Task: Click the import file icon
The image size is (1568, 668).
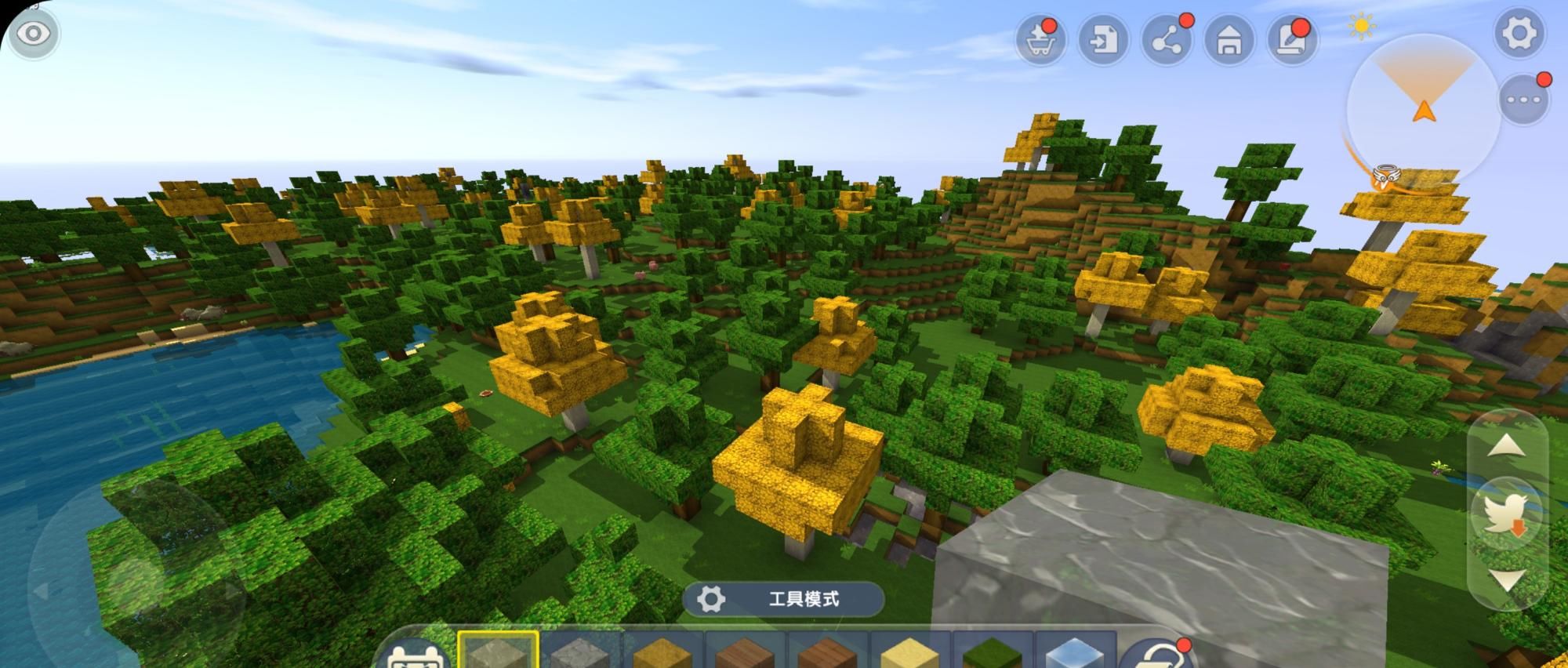Action: click(1103, 39)
